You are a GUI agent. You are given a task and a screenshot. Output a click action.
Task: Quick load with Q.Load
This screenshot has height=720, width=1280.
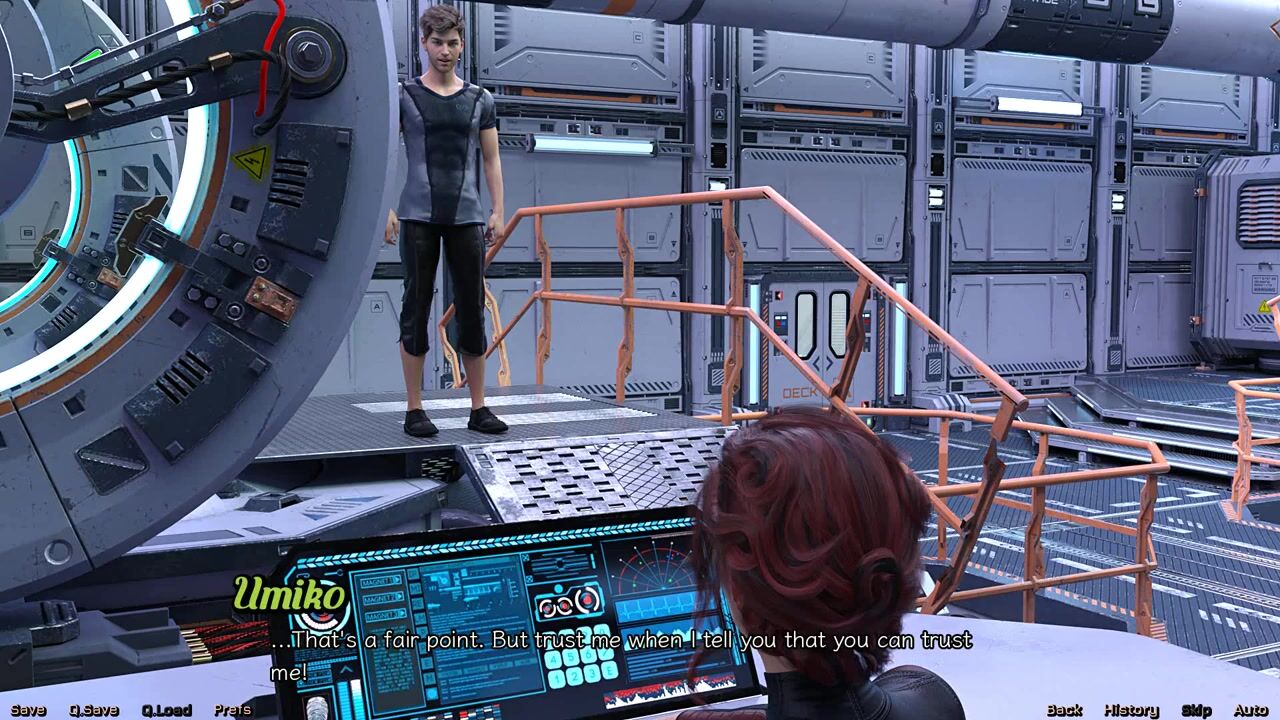pos(166,710)
